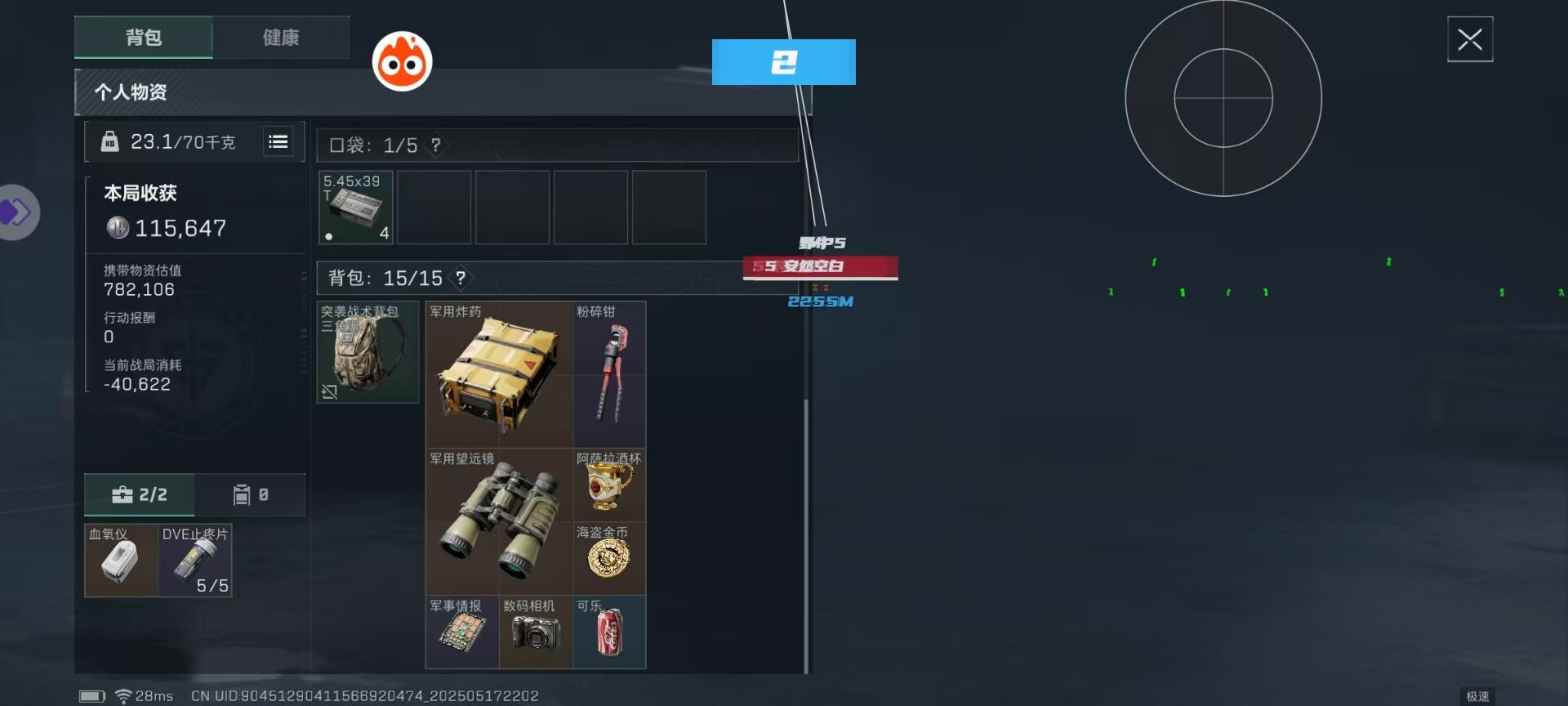Select the 数码相机 camera
This screenshot has height=706, width=1568.
click(536, 632)
